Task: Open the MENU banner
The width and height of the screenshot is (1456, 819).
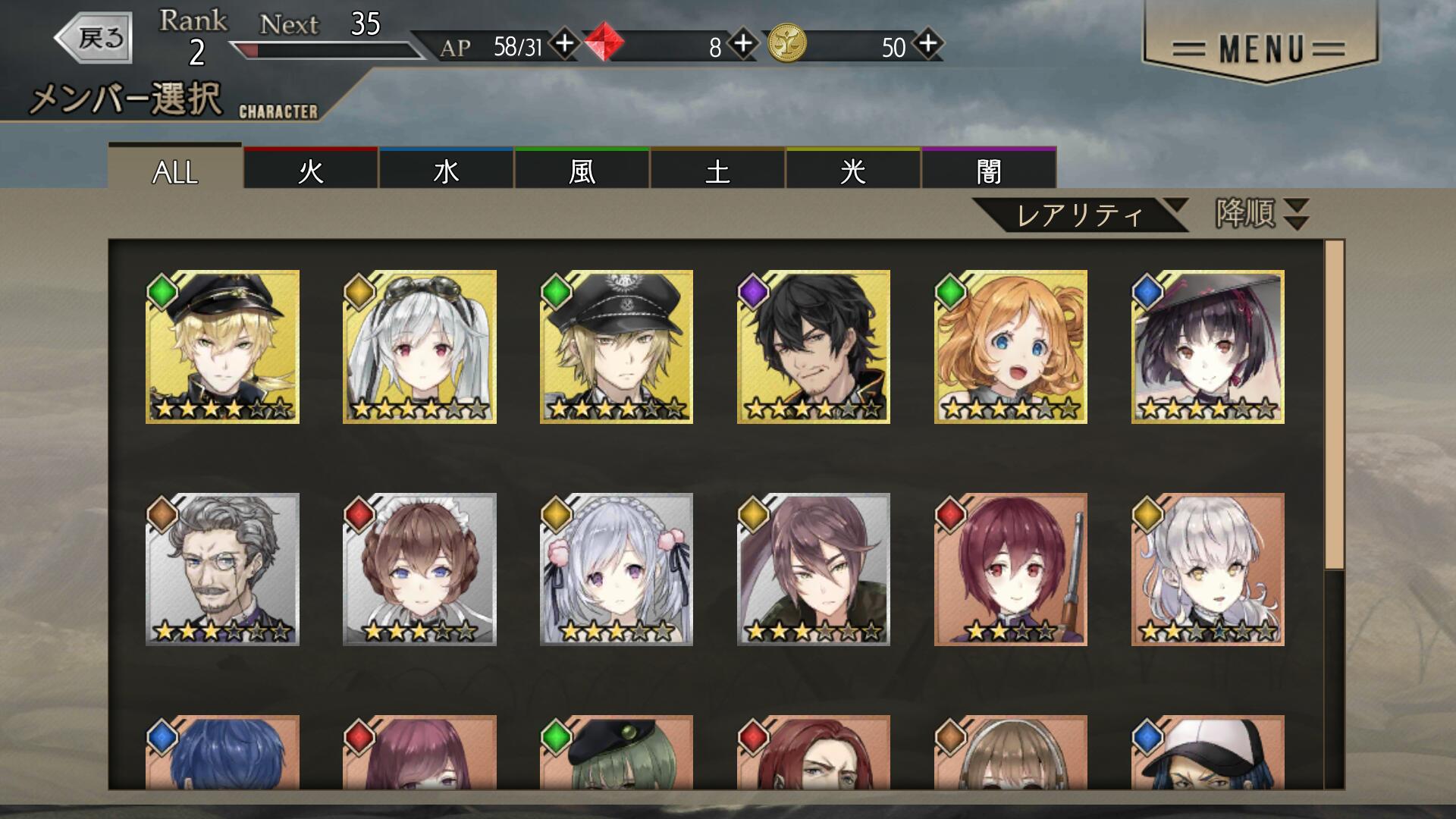Action: click(1259, 49)
